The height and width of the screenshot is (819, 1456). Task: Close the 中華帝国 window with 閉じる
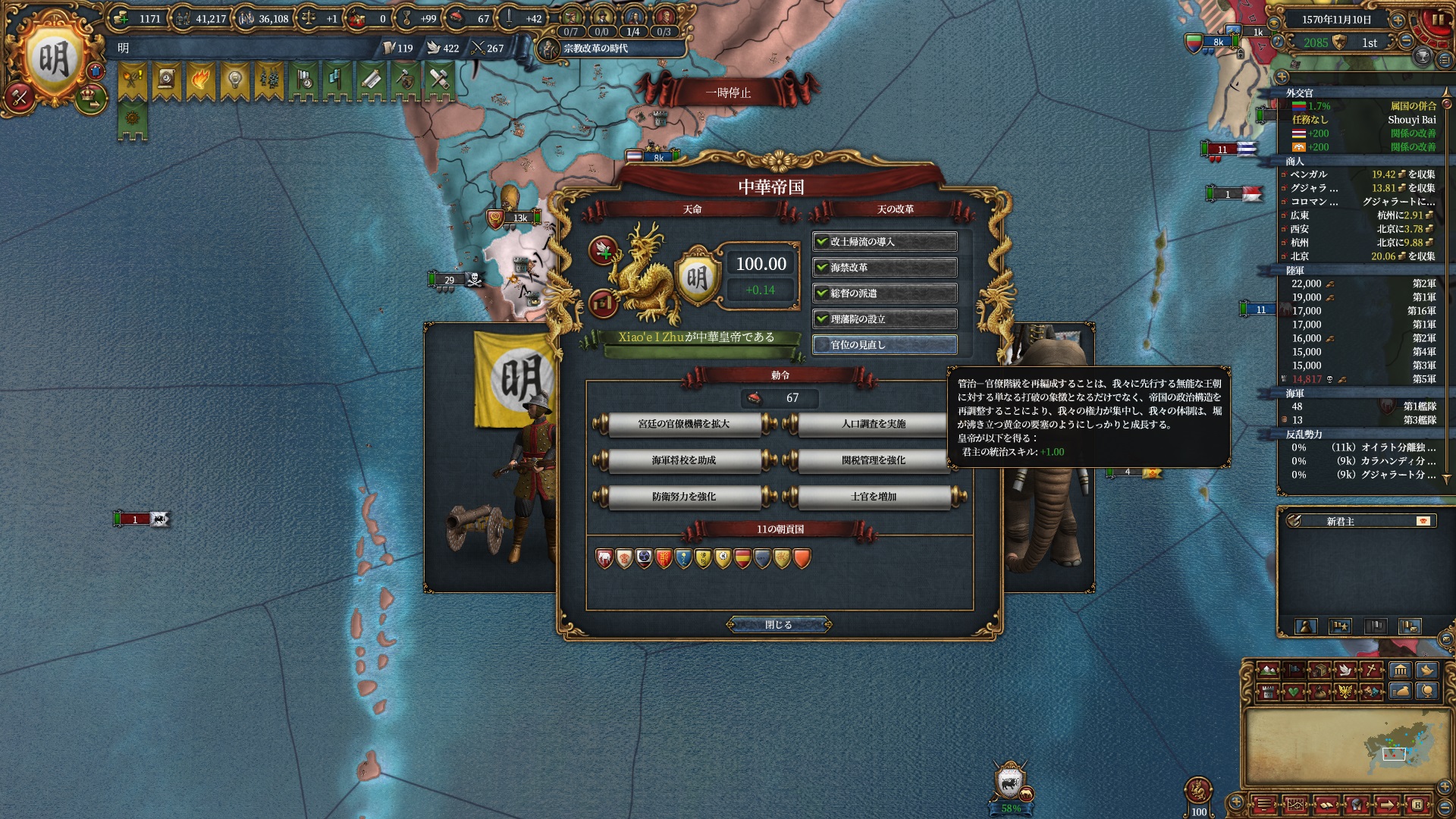779,625
